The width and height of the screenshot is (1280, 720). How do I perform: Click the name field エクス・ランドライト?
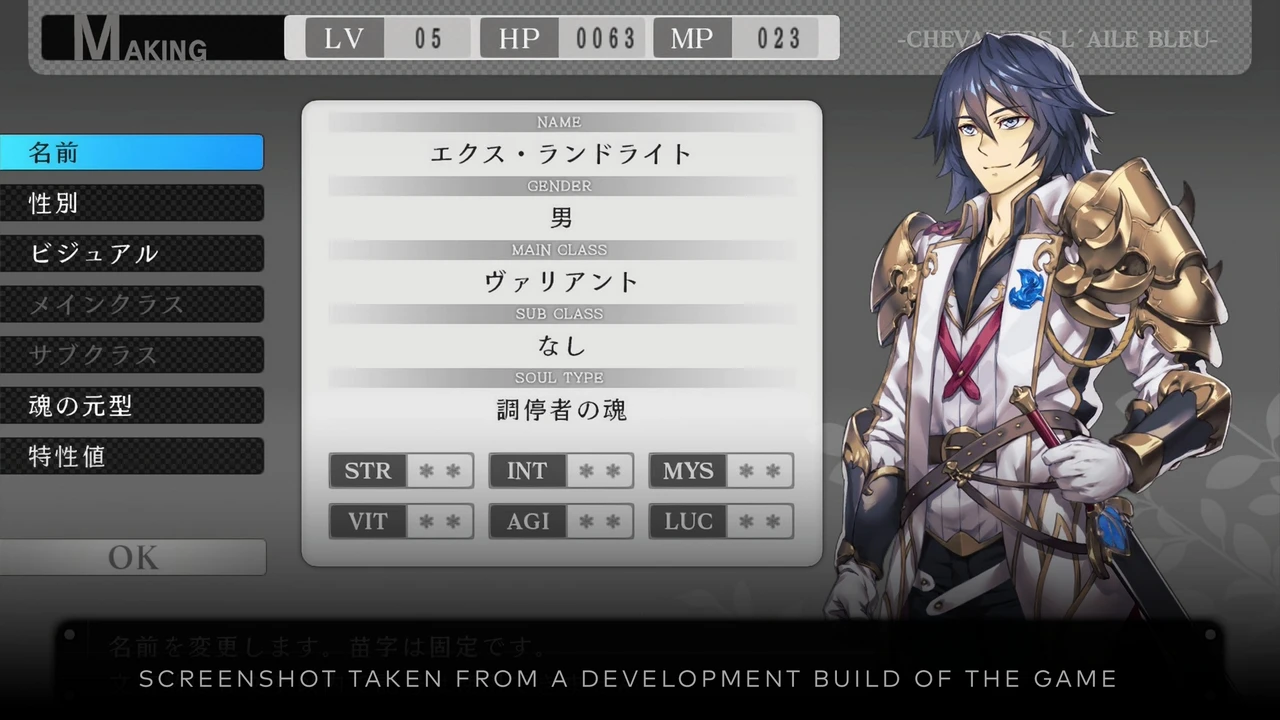pos(560,154)
